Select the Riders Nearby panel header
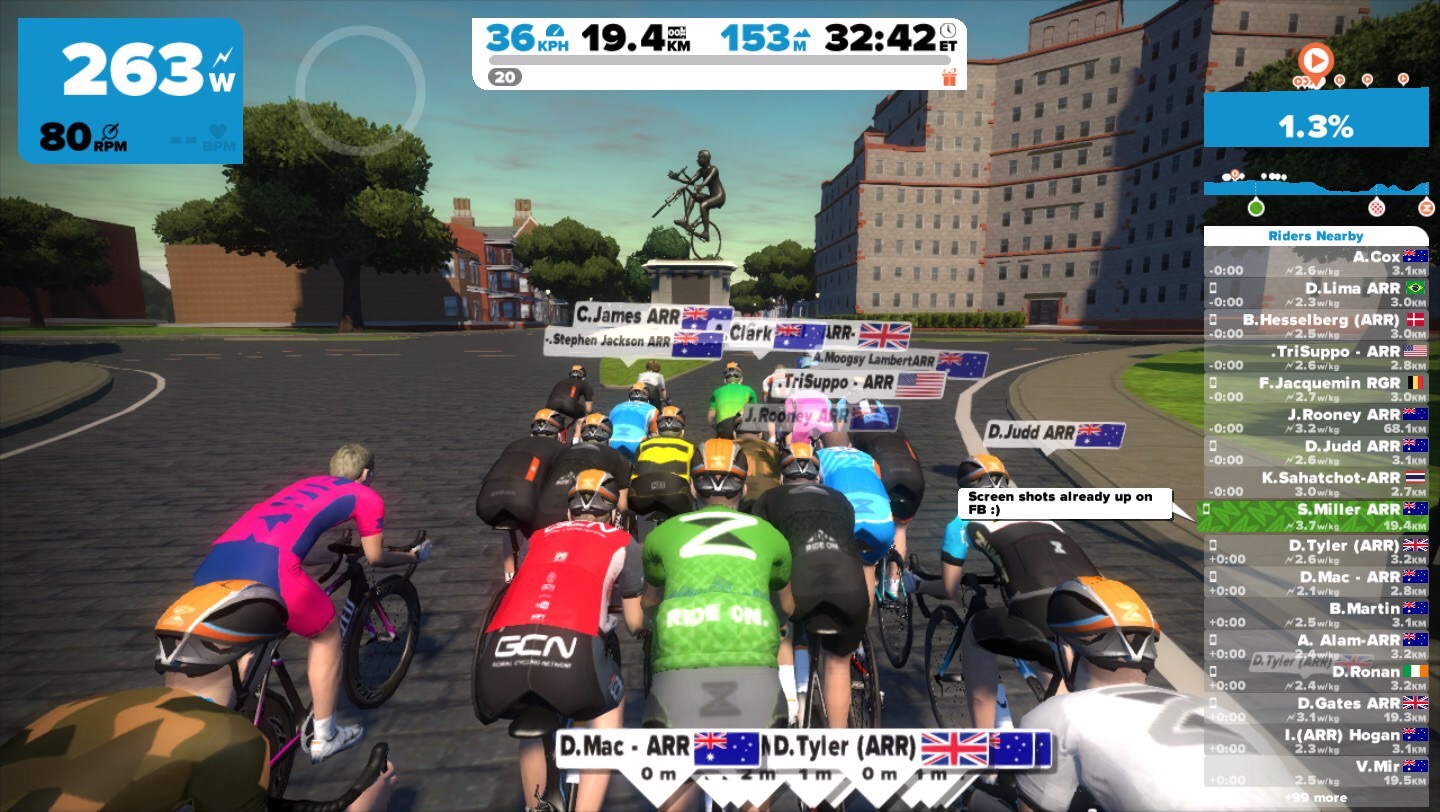 click(1316, 236)
